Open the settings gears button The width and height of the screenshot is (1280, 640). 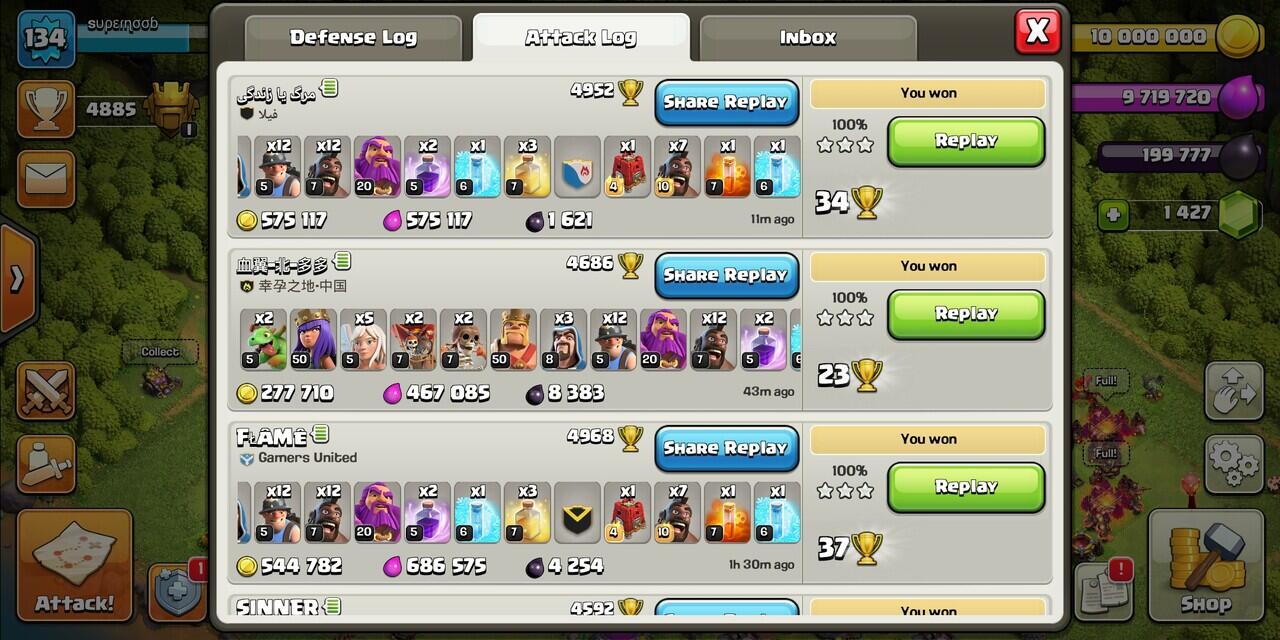pos(1234,464)
